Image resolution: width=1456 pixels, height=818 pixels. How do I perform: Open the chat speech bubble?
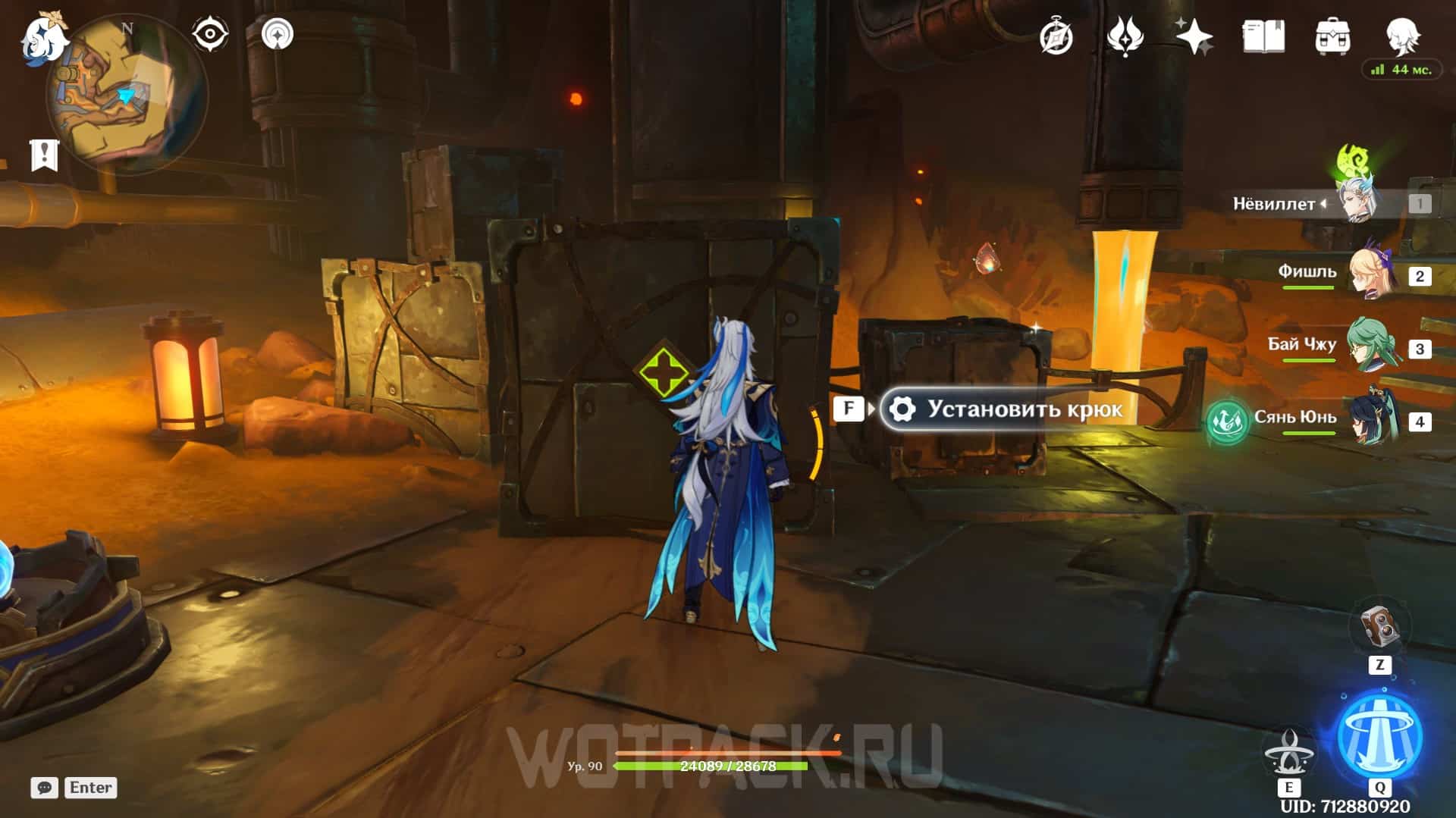(x=45, y=788)
